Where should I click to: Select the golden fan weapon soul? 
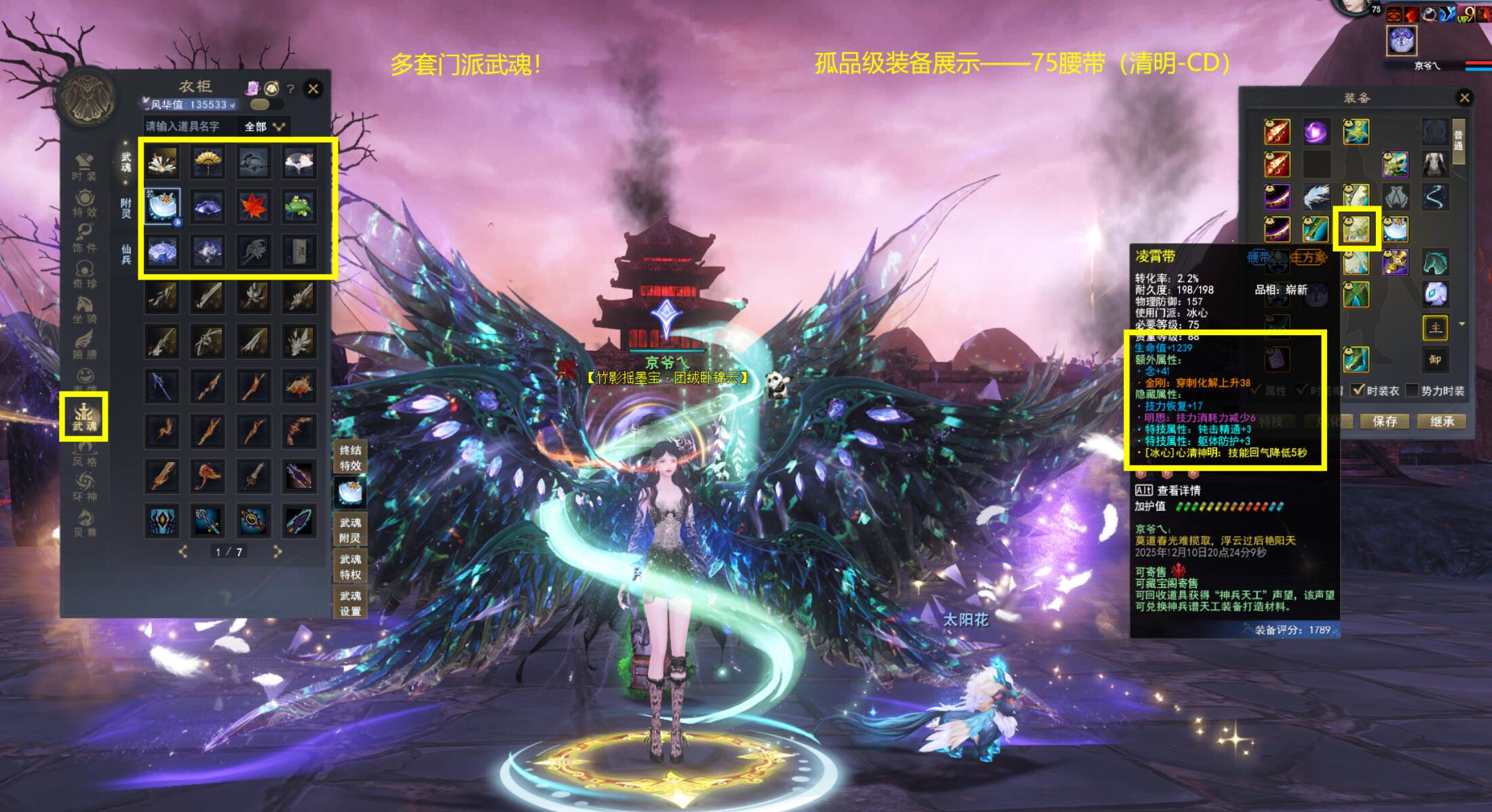click(208, 161)
